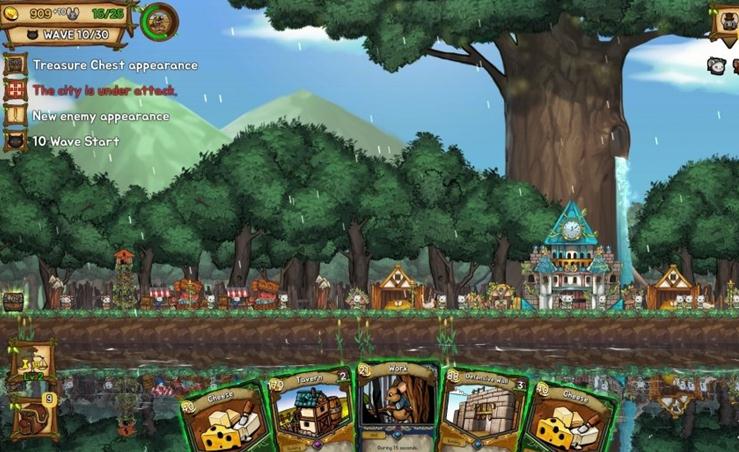Open the wooden-framed icon numbered 9
739x452 pixels.
33,416
